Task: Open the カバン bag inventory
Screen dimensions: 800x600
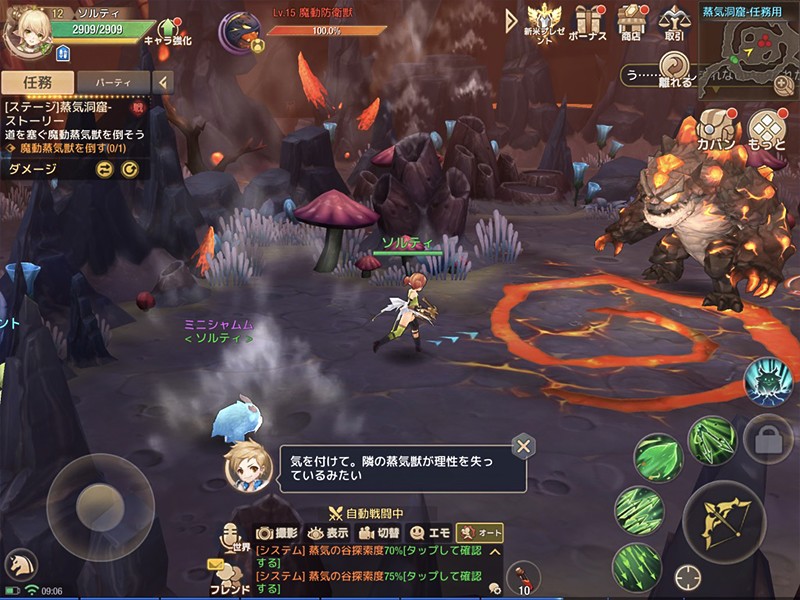Action: [717, 130]
